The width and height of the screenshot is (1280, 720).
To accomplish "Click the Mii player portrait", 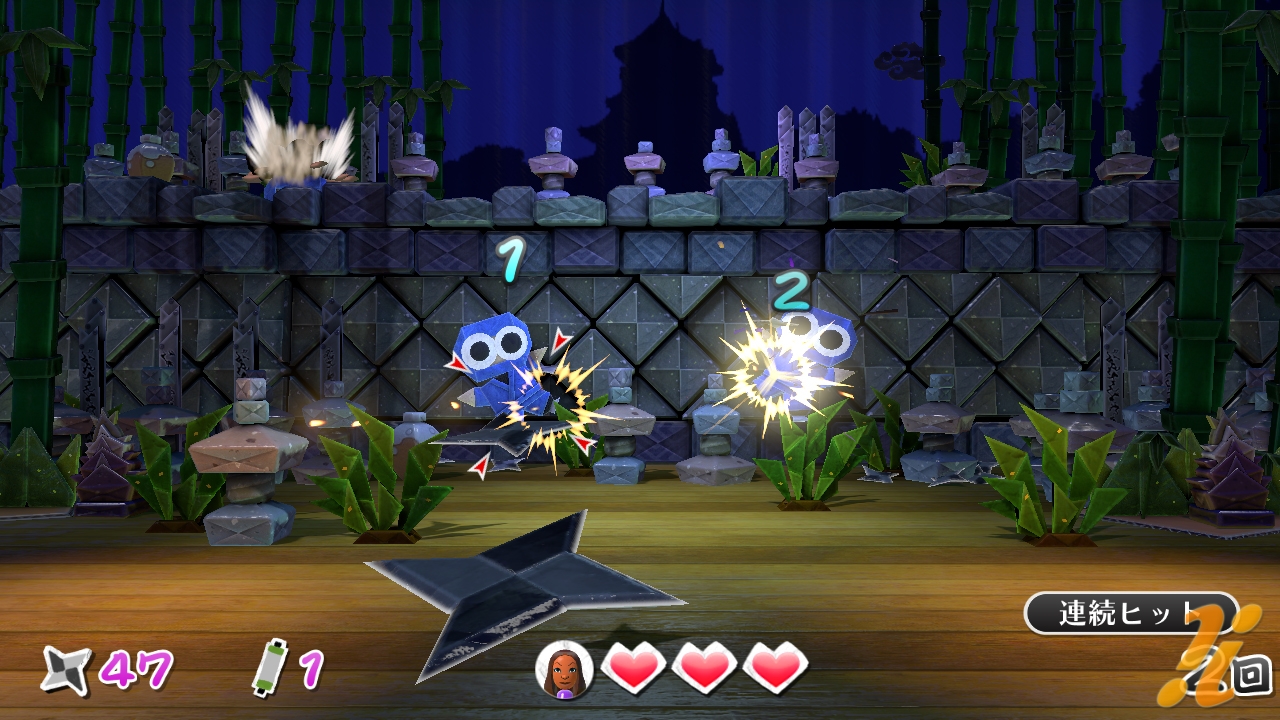I will 564,668.
